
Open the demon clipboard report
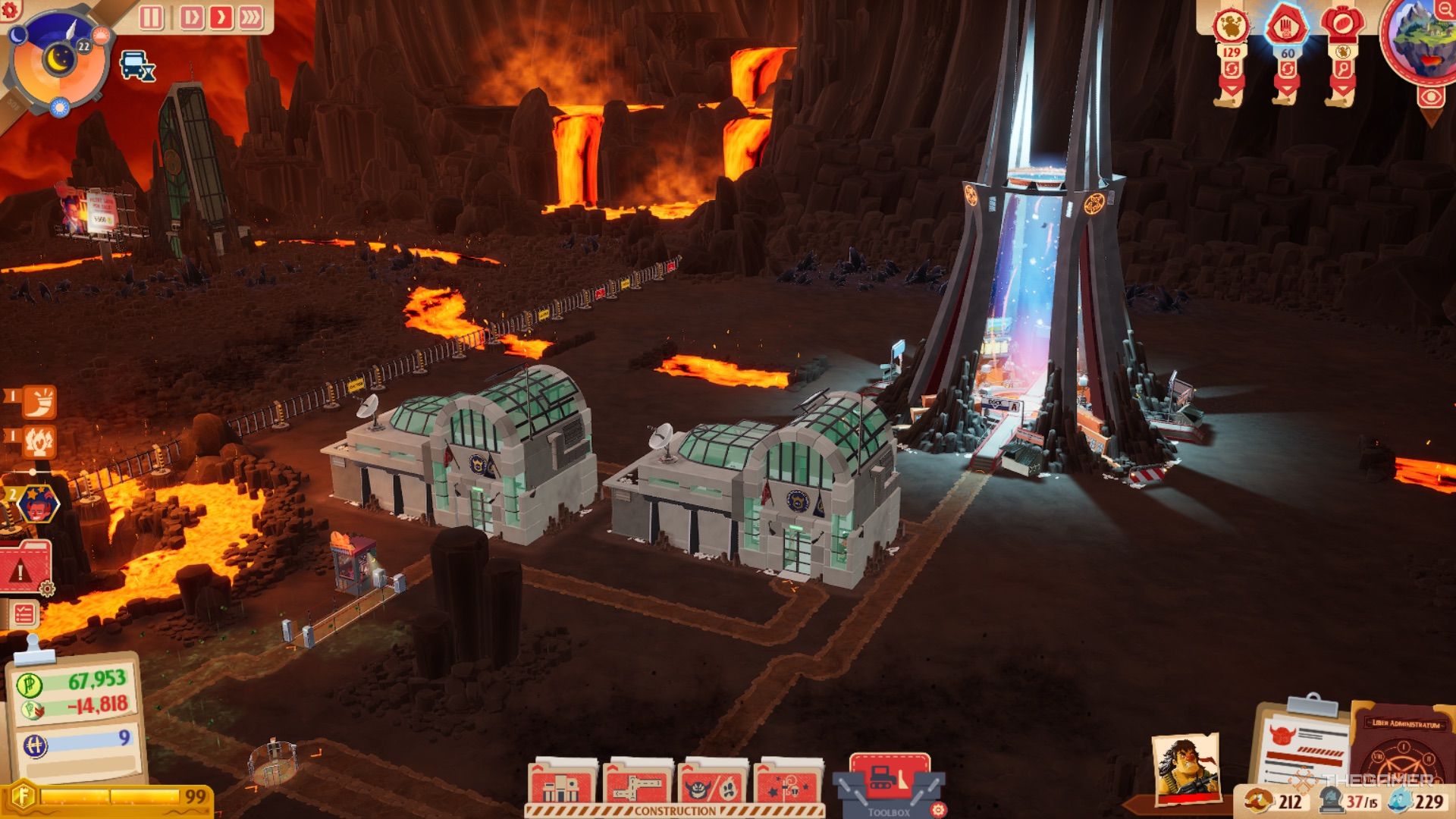click(x=1302, y=743)
